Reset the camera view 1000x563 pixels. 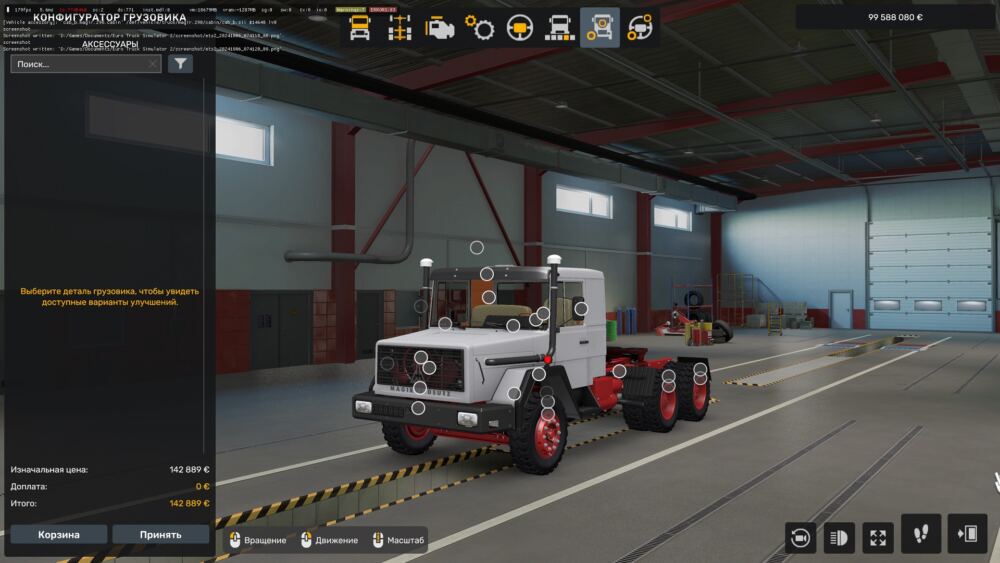[800, 538]
